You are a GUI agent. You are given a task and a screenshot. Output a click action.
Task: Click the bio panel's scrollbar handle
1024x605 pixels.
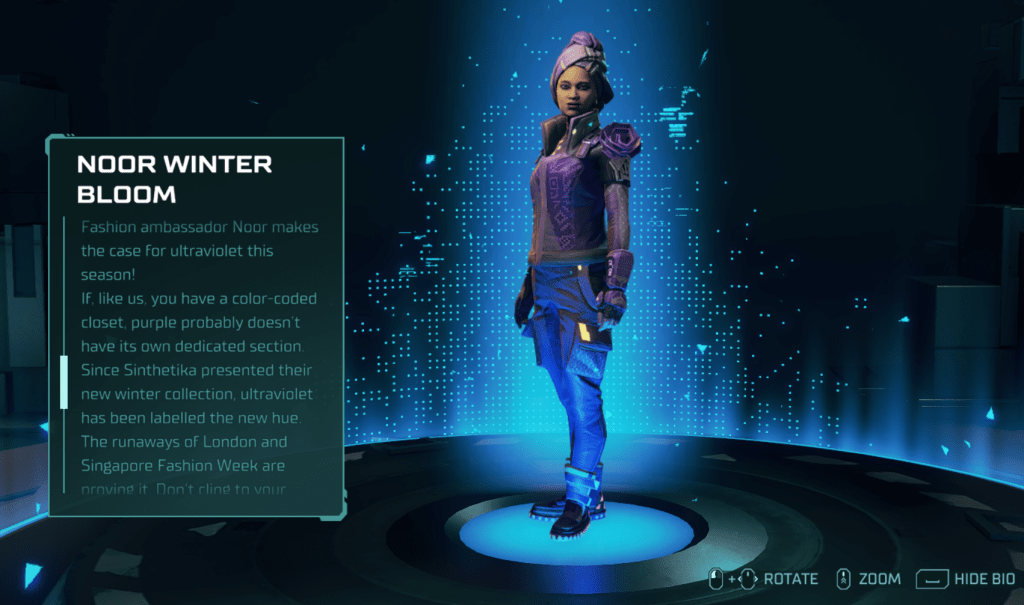point(64,381)
